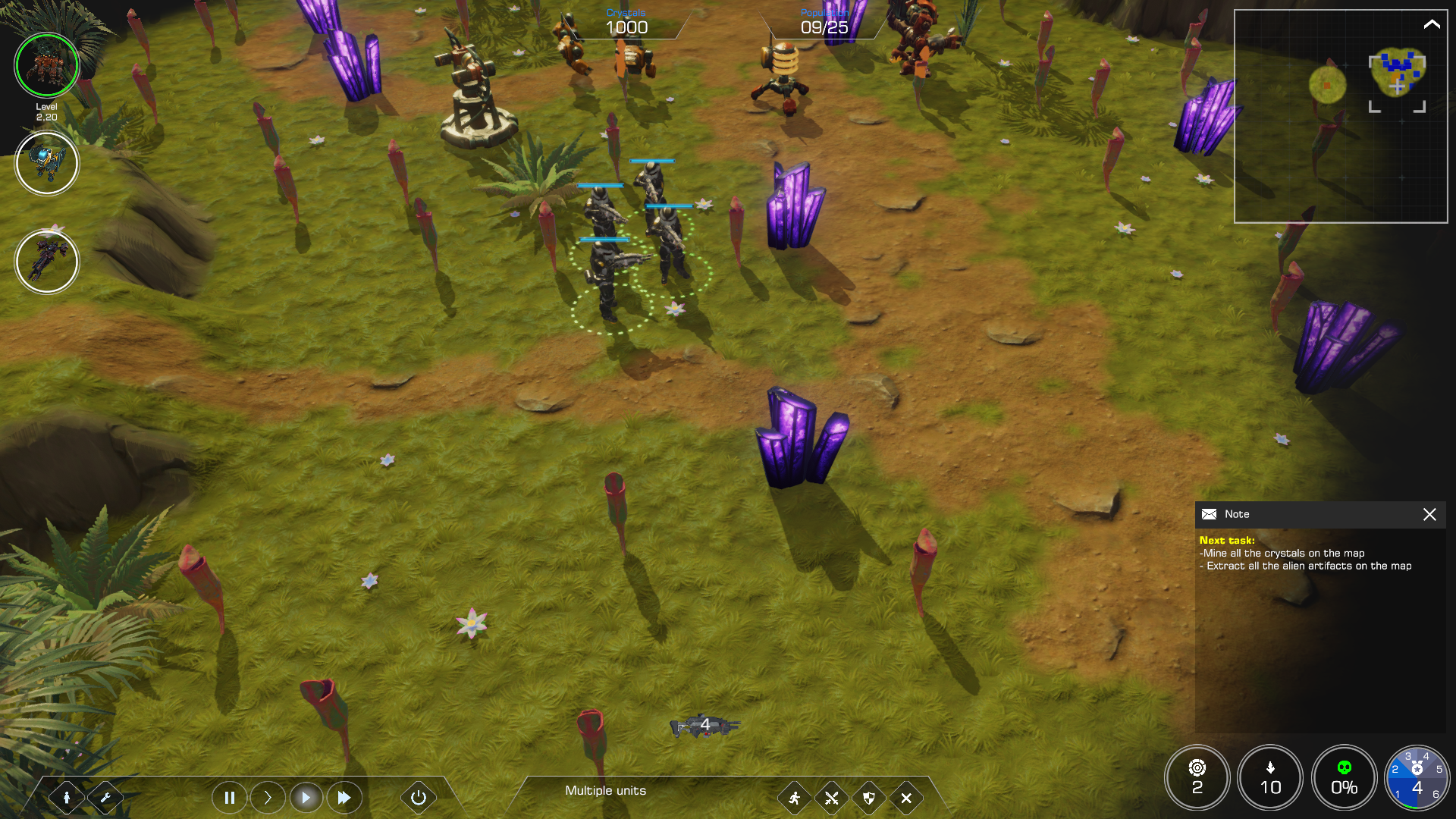The image size is (1456, 819).
Task: Click the X cancel command button
Action: (x=906, y=798)
